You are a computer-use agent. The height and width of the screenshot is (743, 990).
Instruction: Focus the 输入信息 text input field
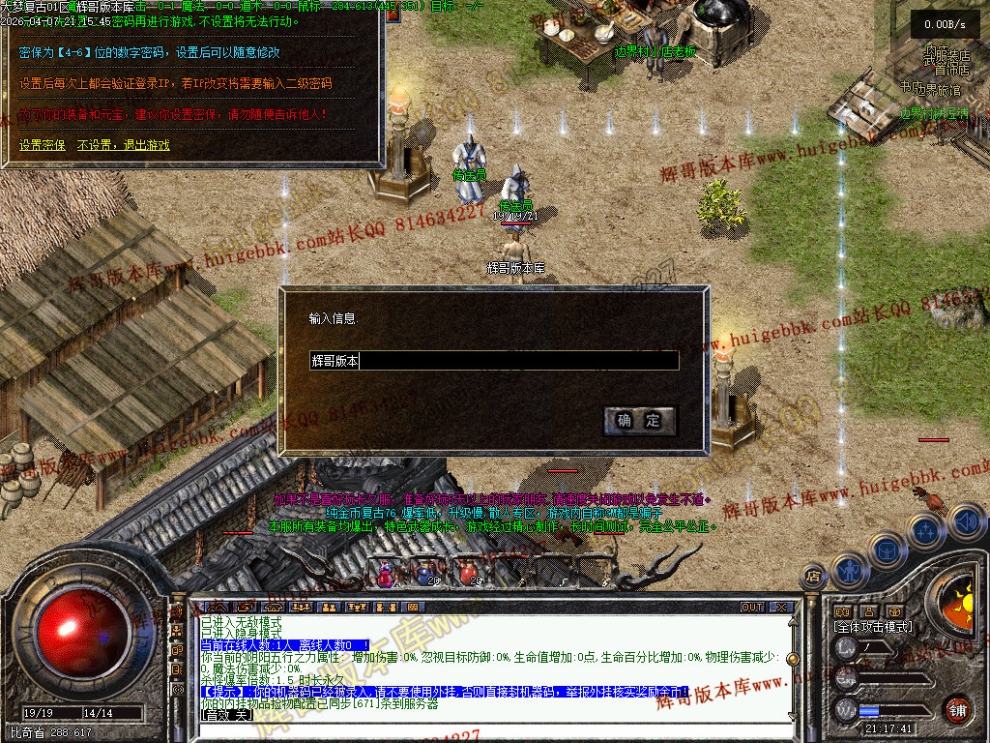click(494, 361)
